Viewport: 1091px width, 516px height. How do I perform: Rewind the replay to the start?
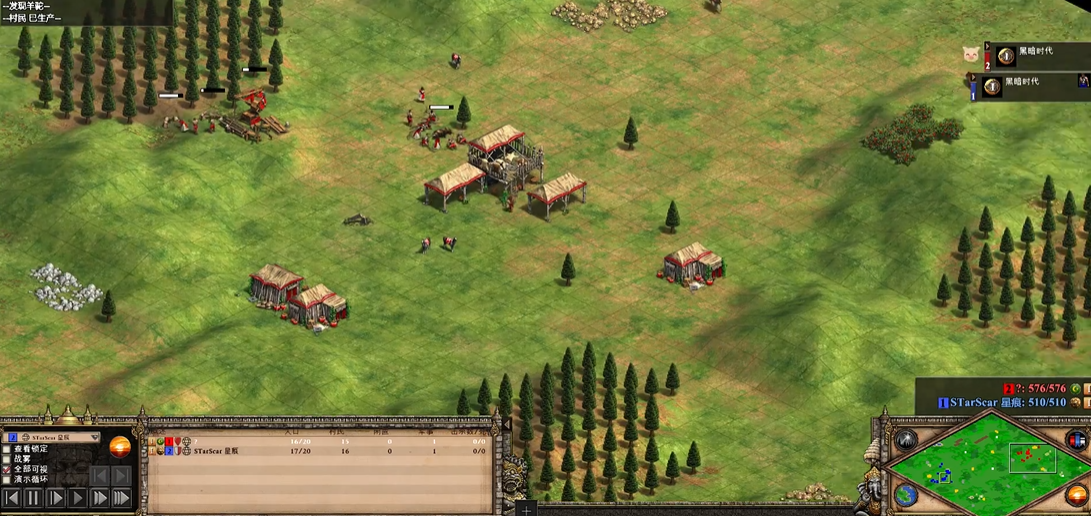click(x=12, y=497)
